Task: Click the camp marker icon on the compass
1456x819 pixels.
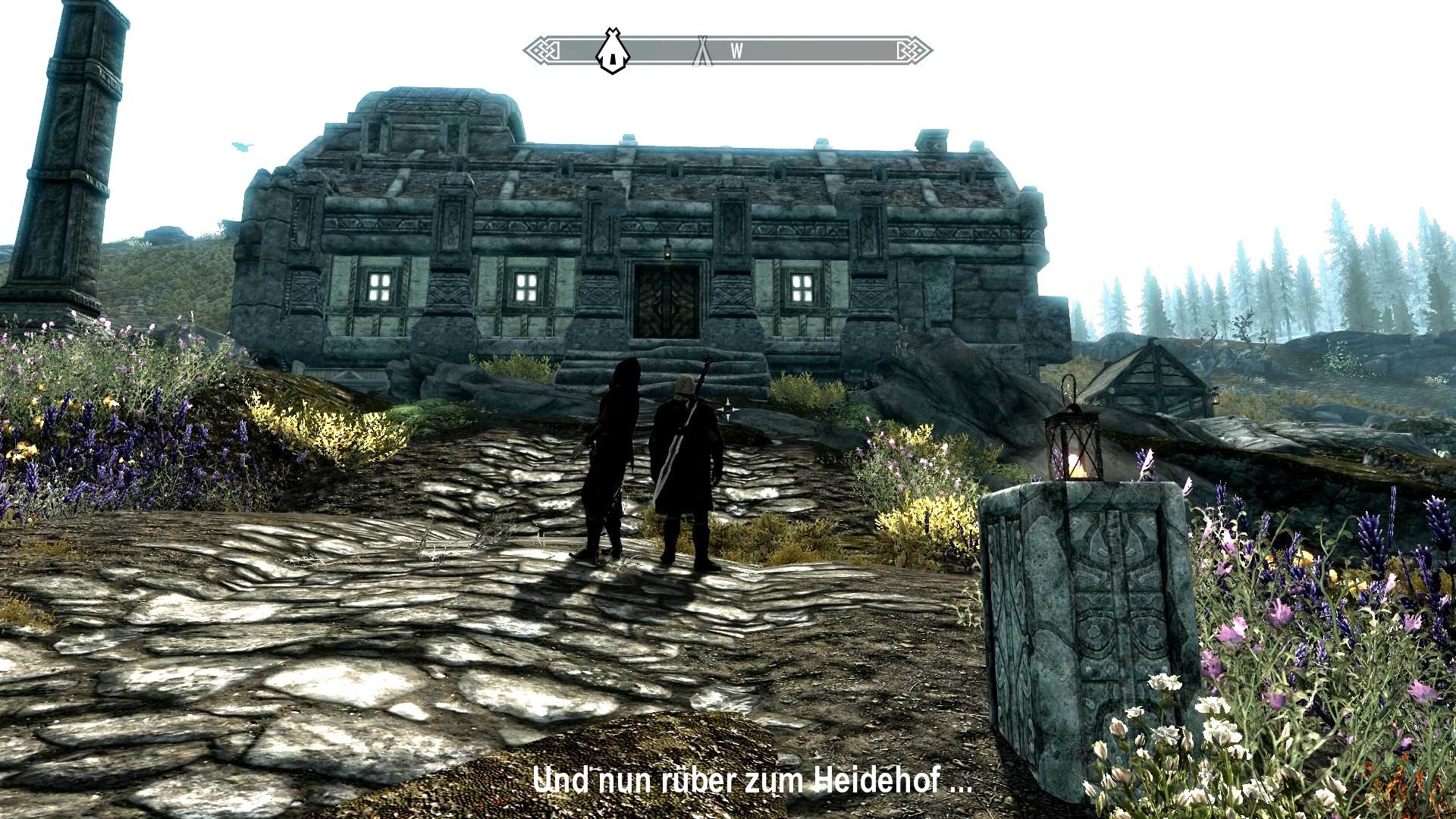Action: pos(704,48)
